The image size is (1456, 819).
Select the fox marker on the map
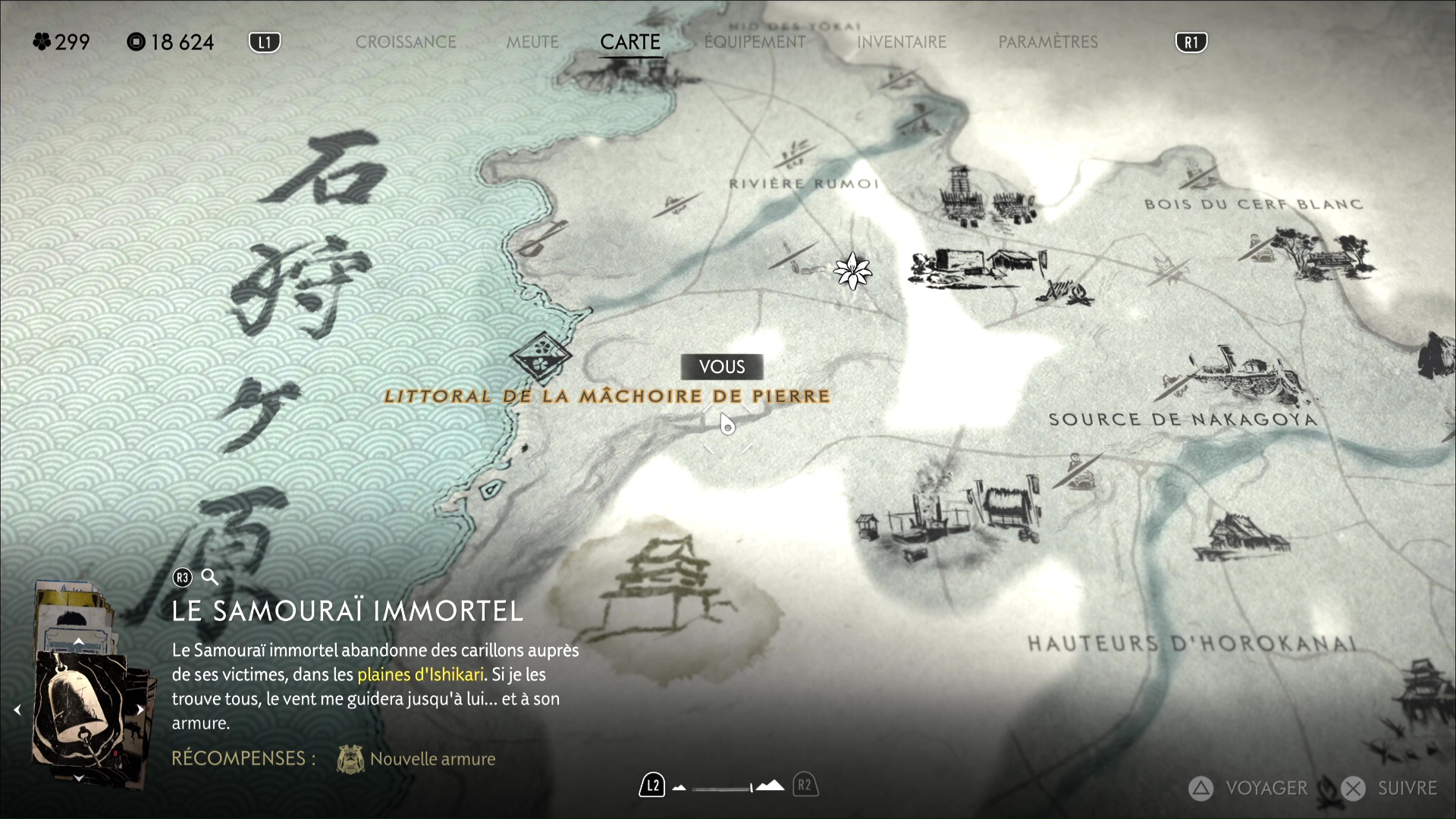point(1169,268)
